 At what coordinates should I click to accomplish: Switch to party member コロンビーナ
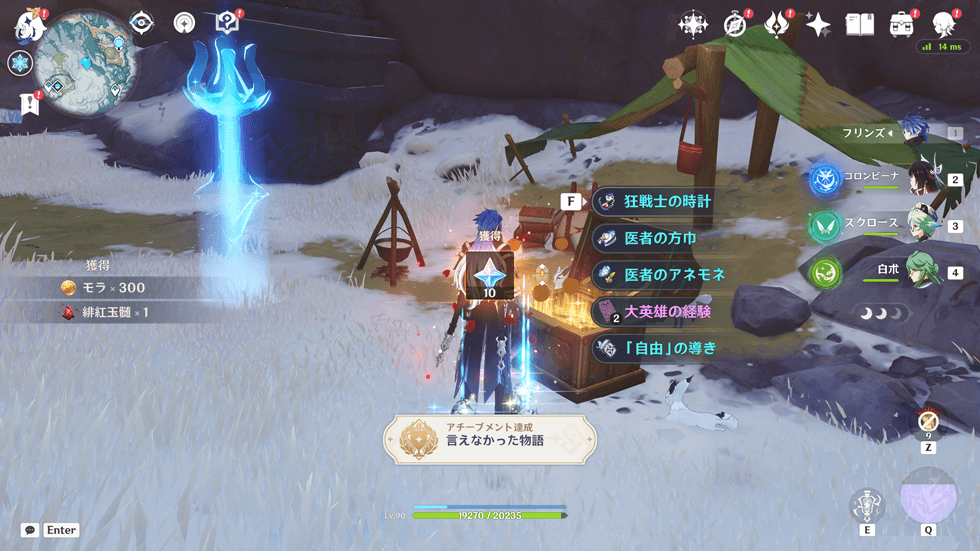920,178
